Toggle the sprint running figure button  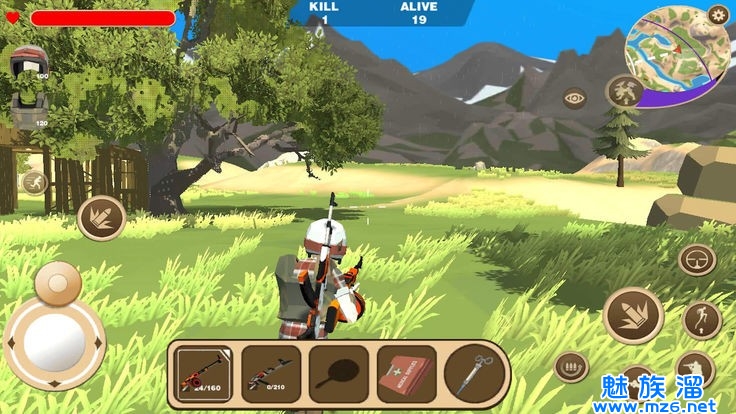34,182
